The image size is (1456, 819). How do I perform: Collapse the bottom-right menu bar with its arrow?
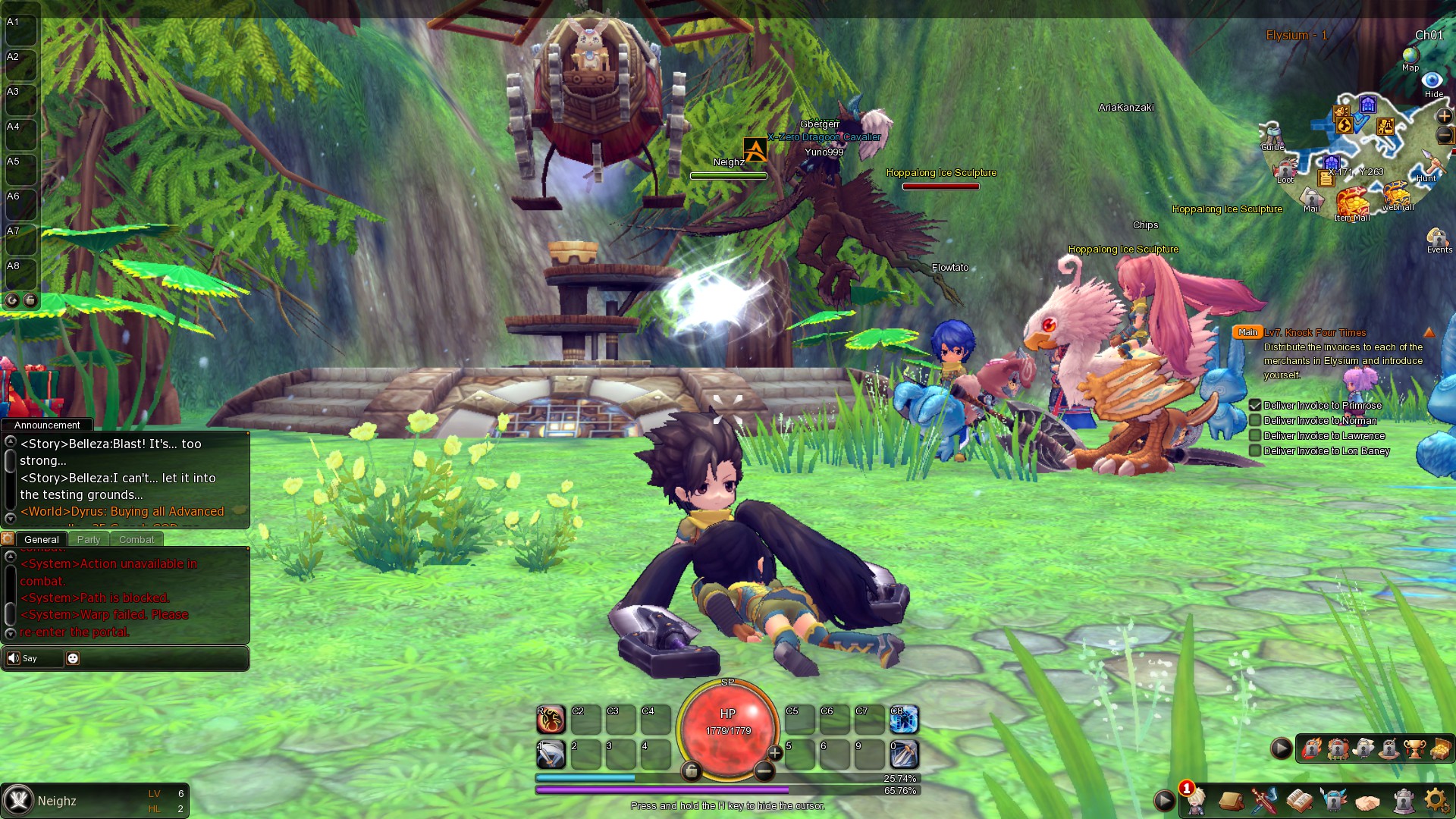tap(1165, 801)
